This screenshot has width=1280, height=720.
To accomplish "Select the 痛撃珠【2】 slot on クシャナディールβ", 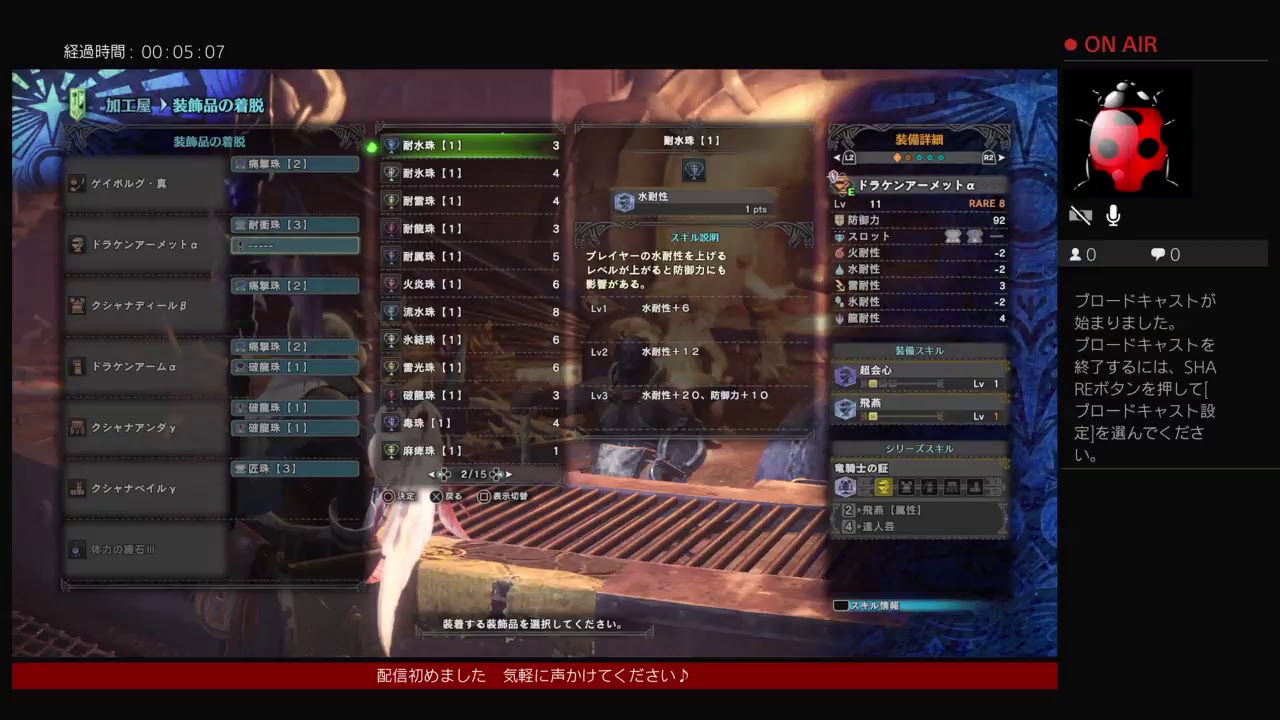I will coord(294,285).
